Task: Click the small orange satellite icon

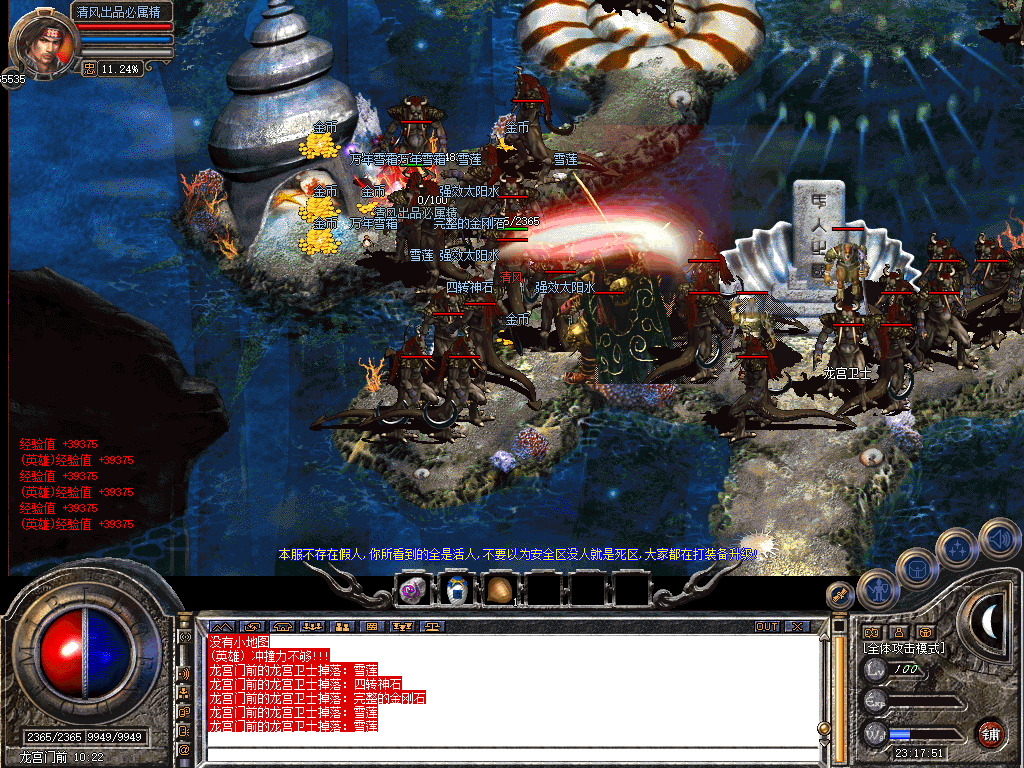Action: [x=839, y=595]
